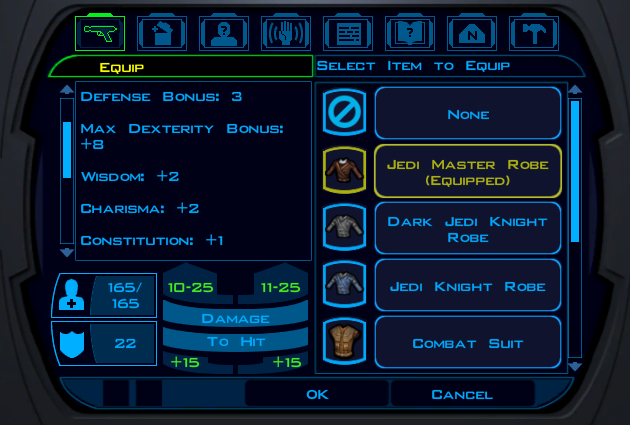Open the Messages log tab
The height and width of the screenshot is (425, 630).
(x=348, y=33)
